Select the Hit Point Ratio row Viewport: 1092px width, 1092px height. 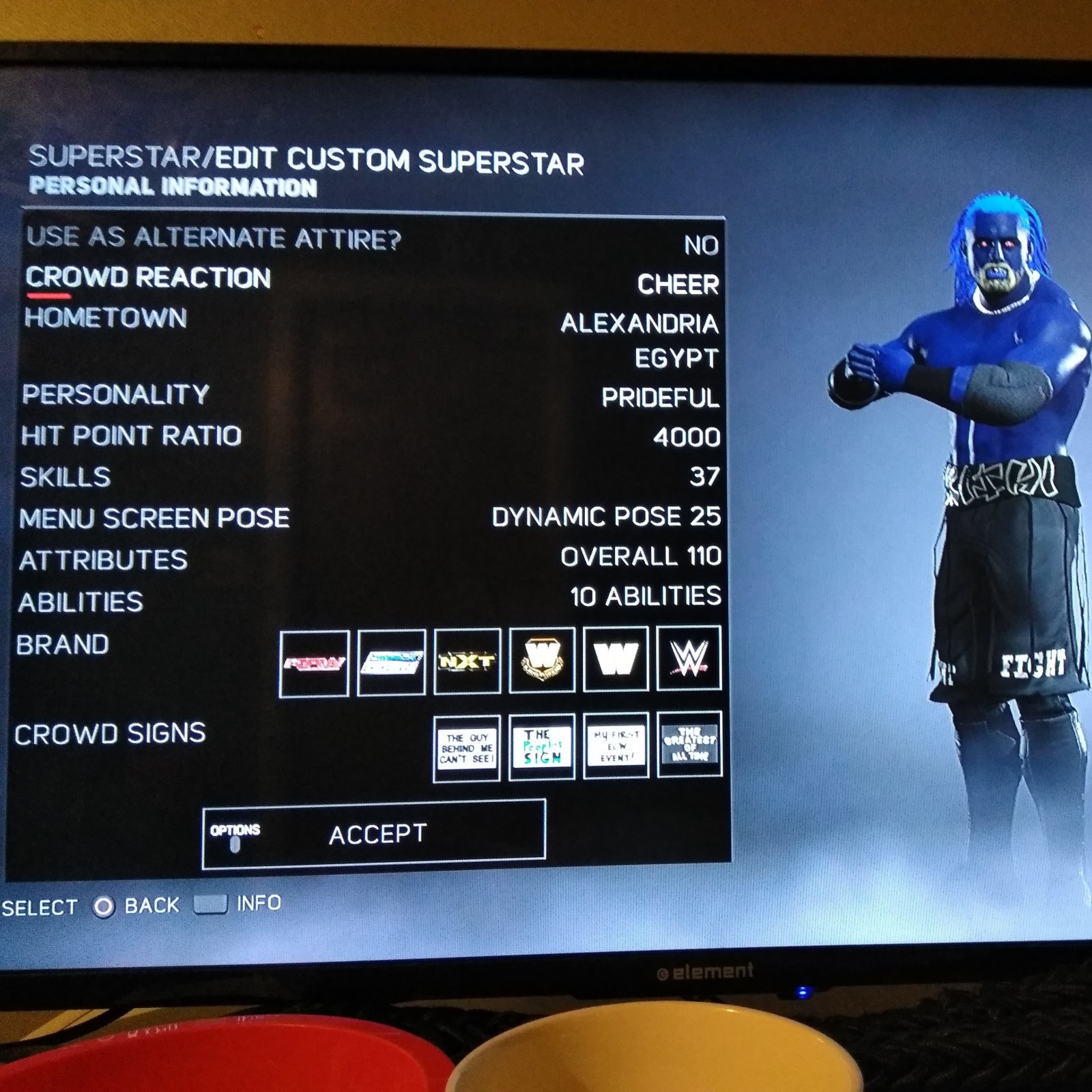coord(131,435)
